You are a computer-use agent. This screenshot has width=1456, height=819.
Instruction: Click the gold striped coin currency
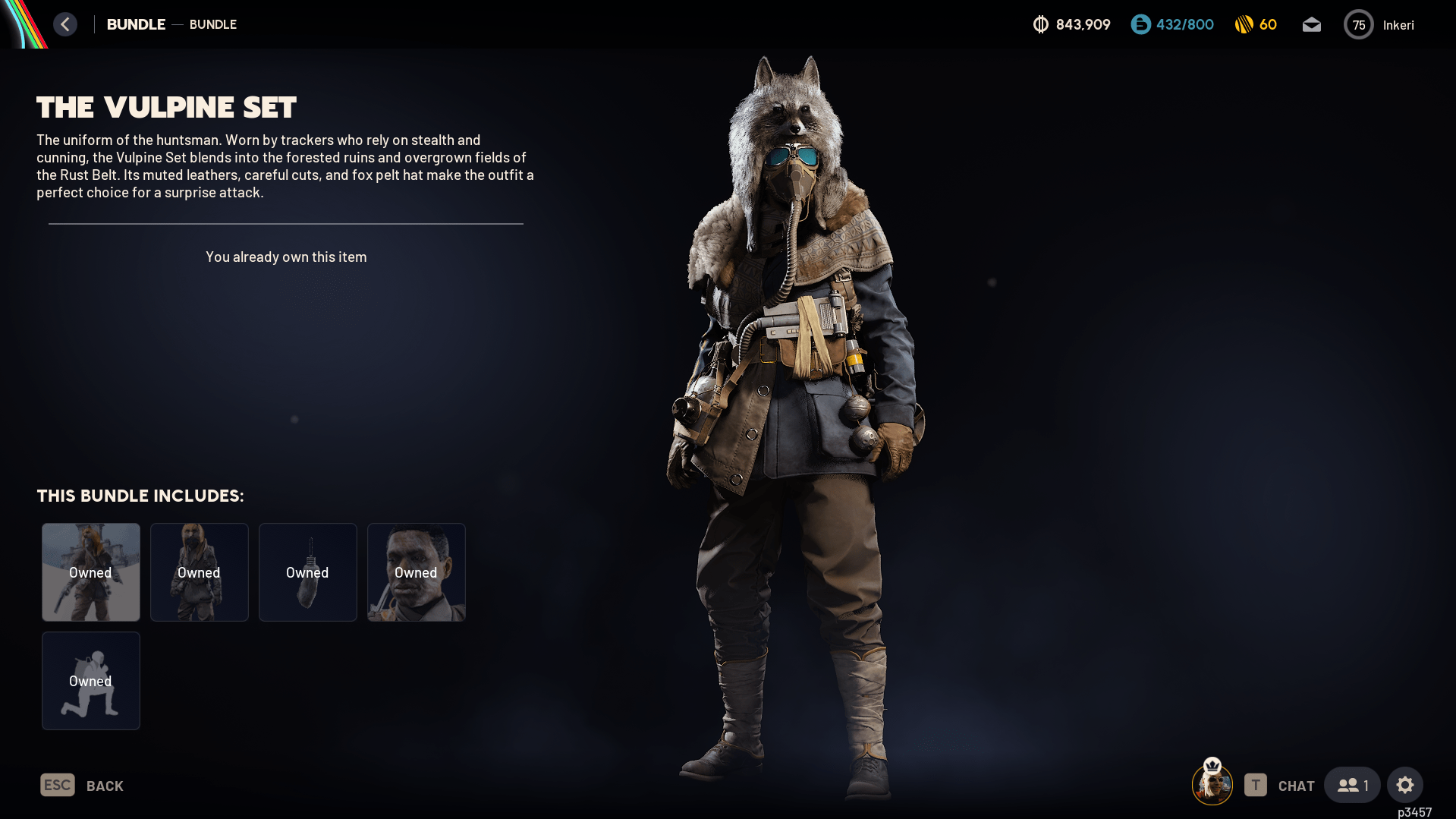tap(1256, 25)
